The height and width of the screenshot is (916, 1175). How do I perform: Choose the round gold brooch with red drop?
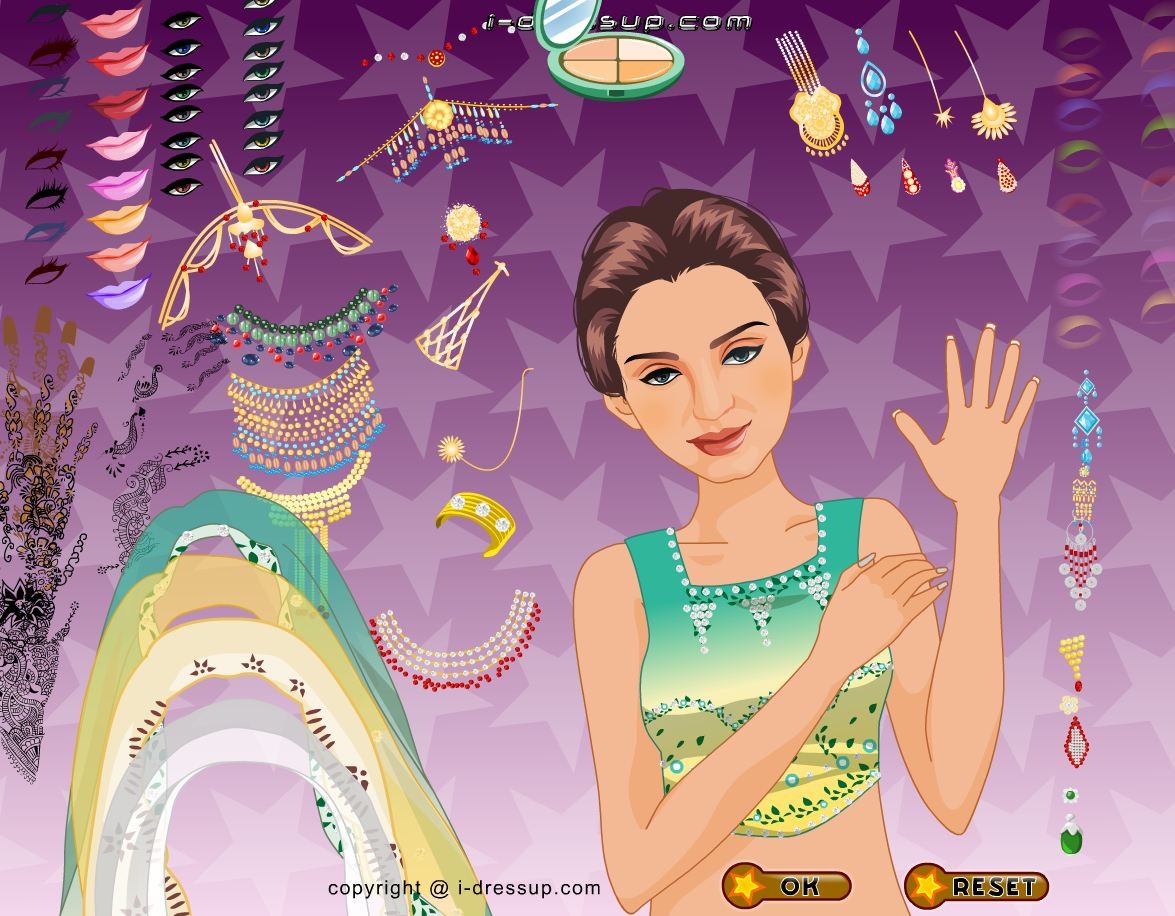click(465, 229)
